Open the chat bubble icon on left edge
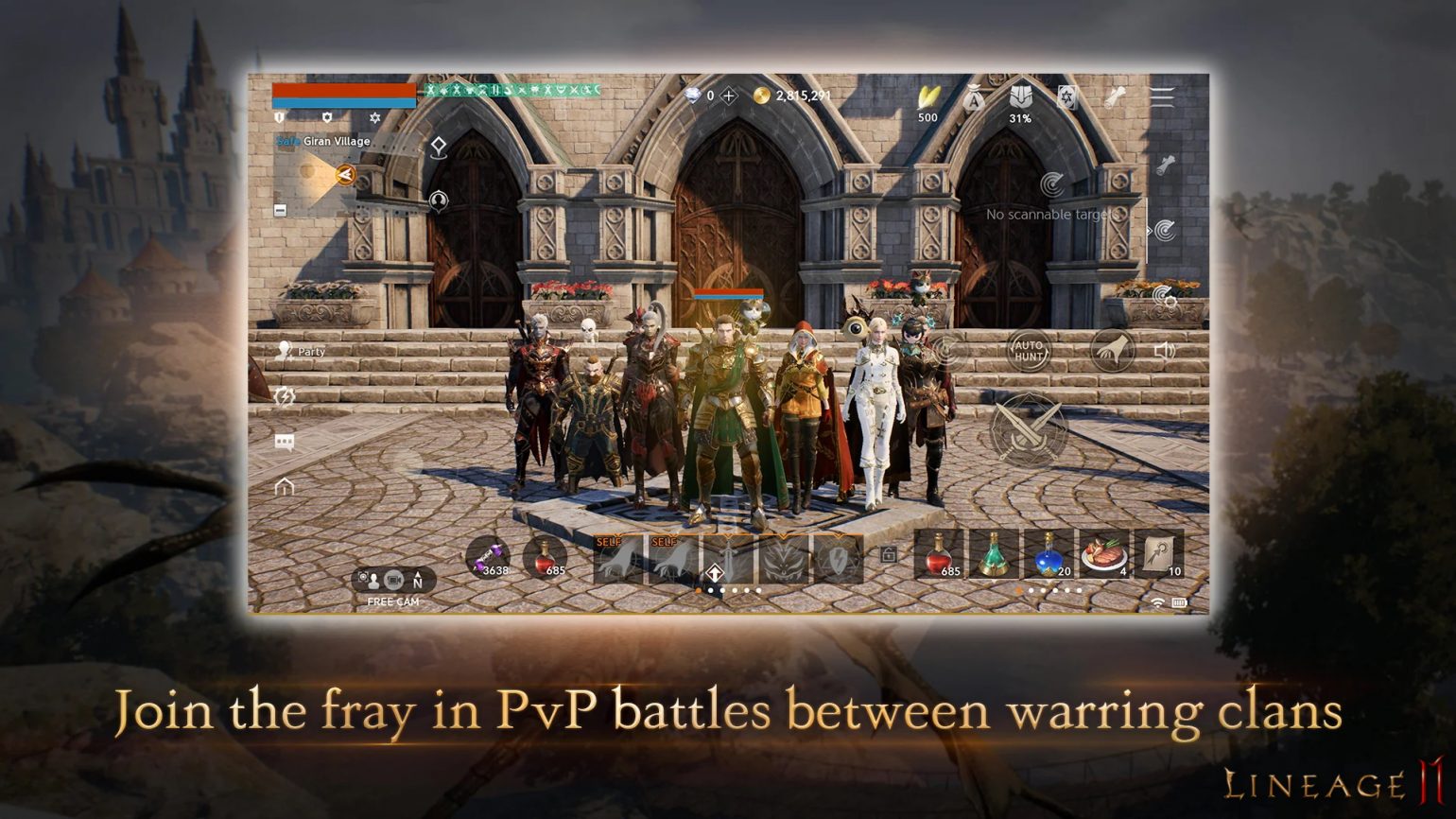Viewport: 1456px width, 819px height. click(x=285, y=441)
